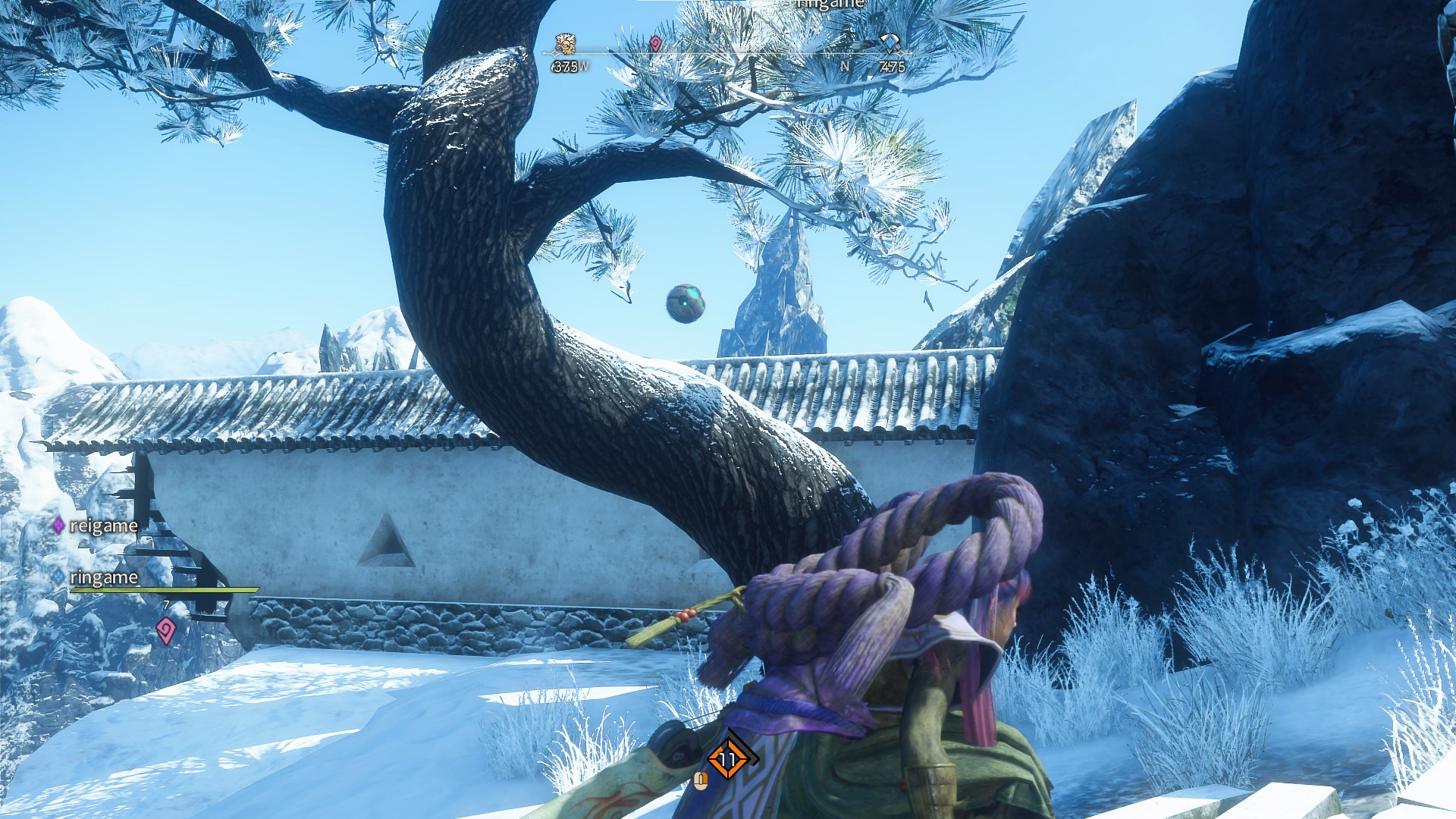Select the pink swirl marker on the compass

click(656, 44)
